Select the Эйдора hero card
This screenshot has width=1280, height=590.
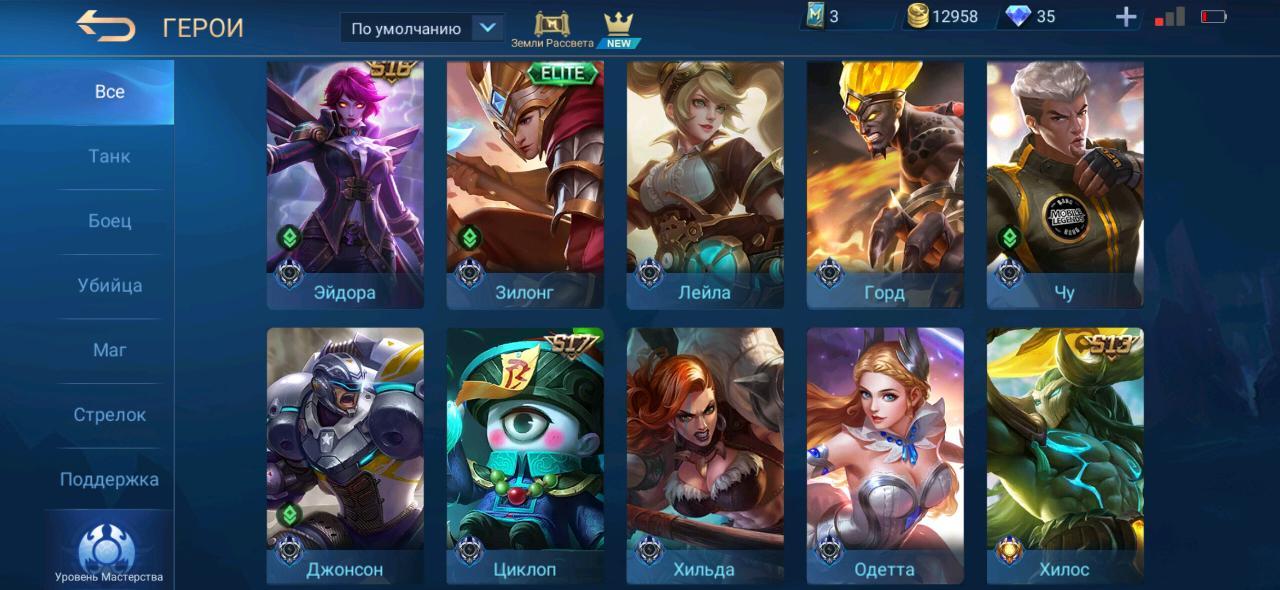pyautogui.click(x=345, y=185)
